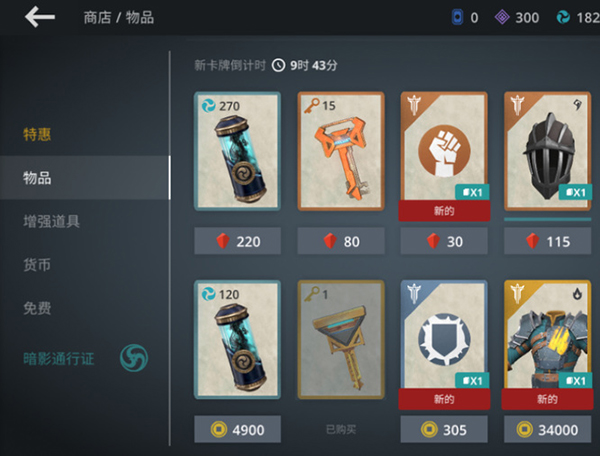Select the 270 orb capsule card

(x=237, y=150)
